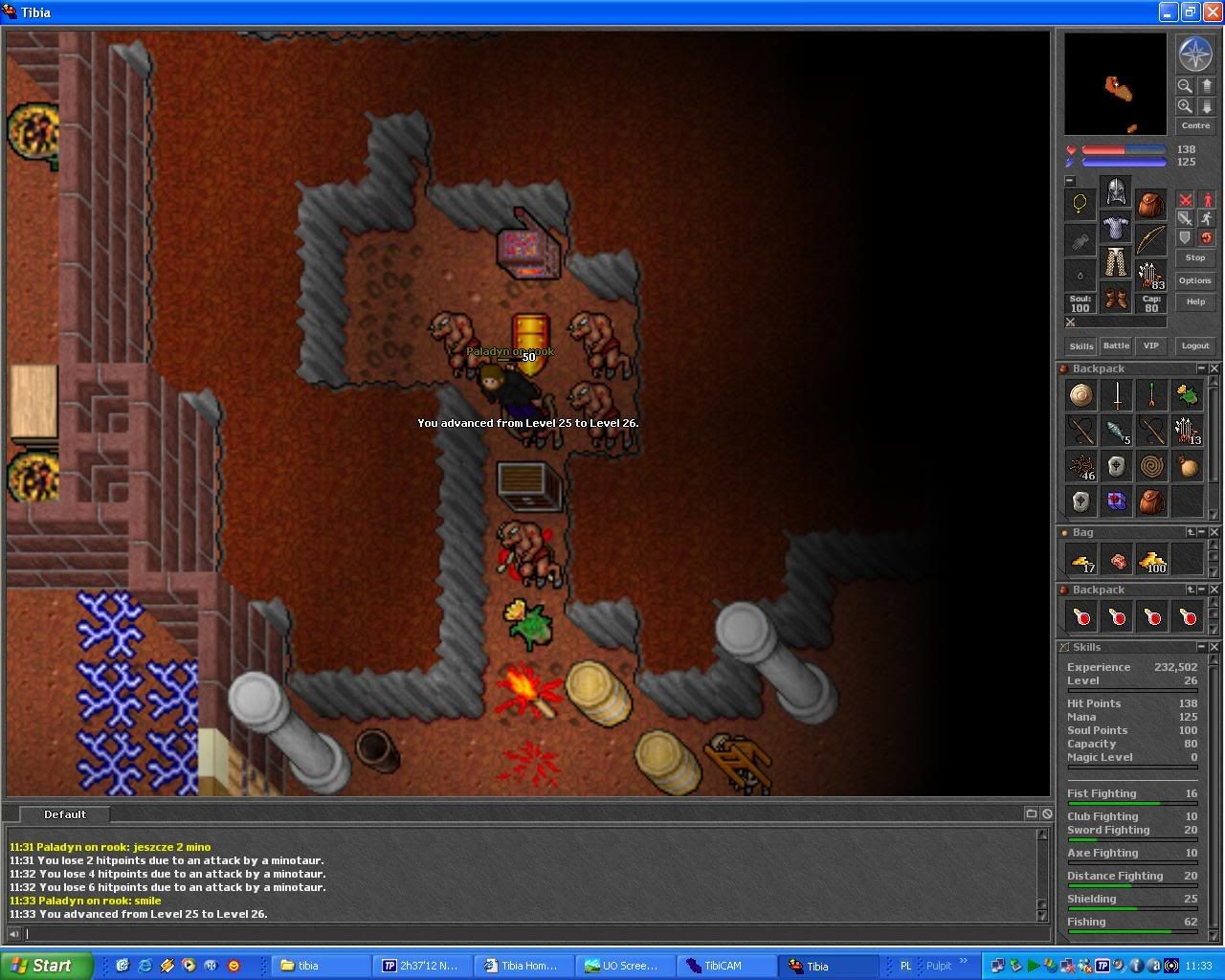Open the VIP list
Screen dimensions: 1225x980
click(x=1150, y=345)
